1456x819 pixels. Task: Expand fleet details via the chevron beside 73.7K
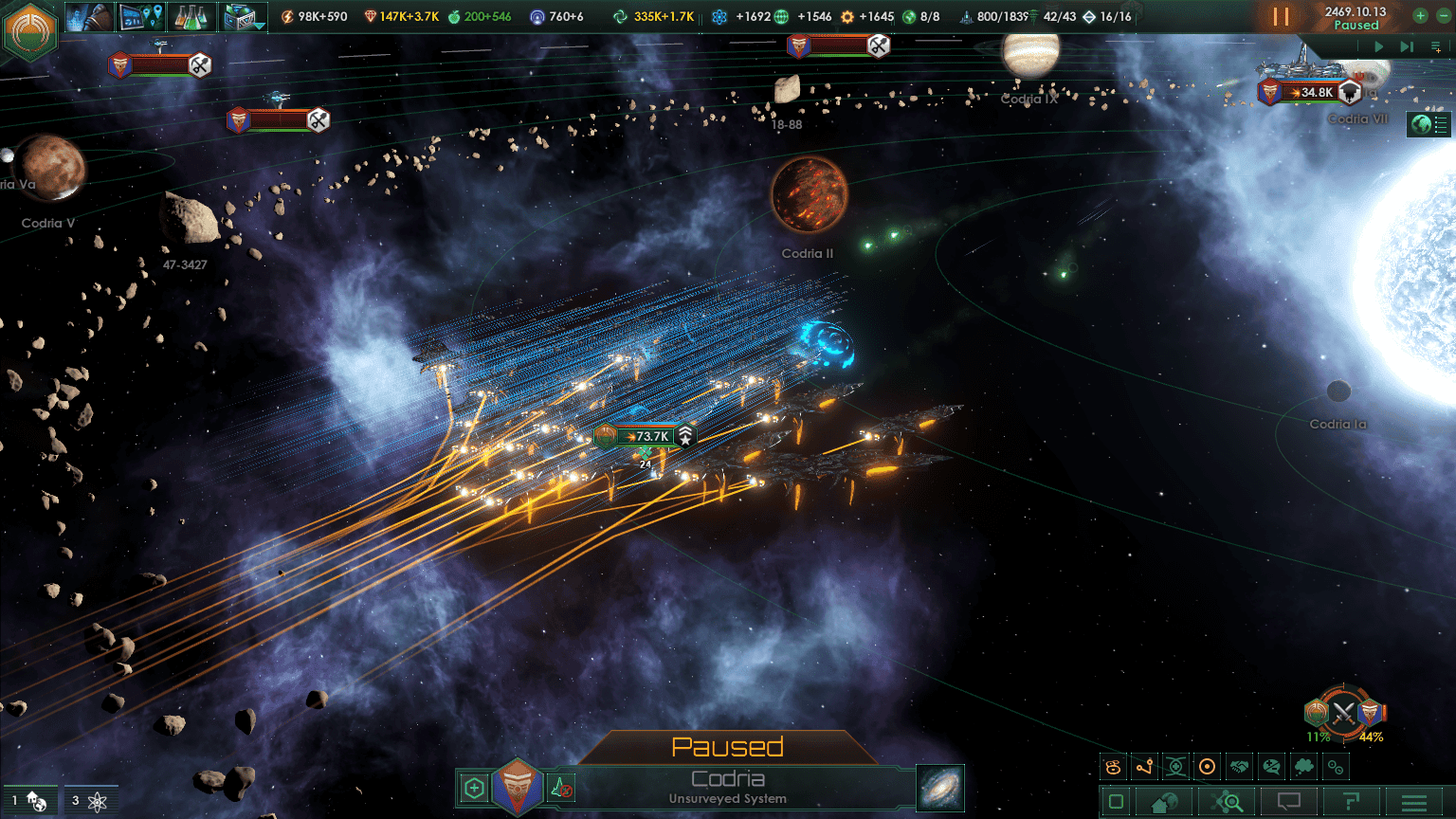click(x=685, y=436)
